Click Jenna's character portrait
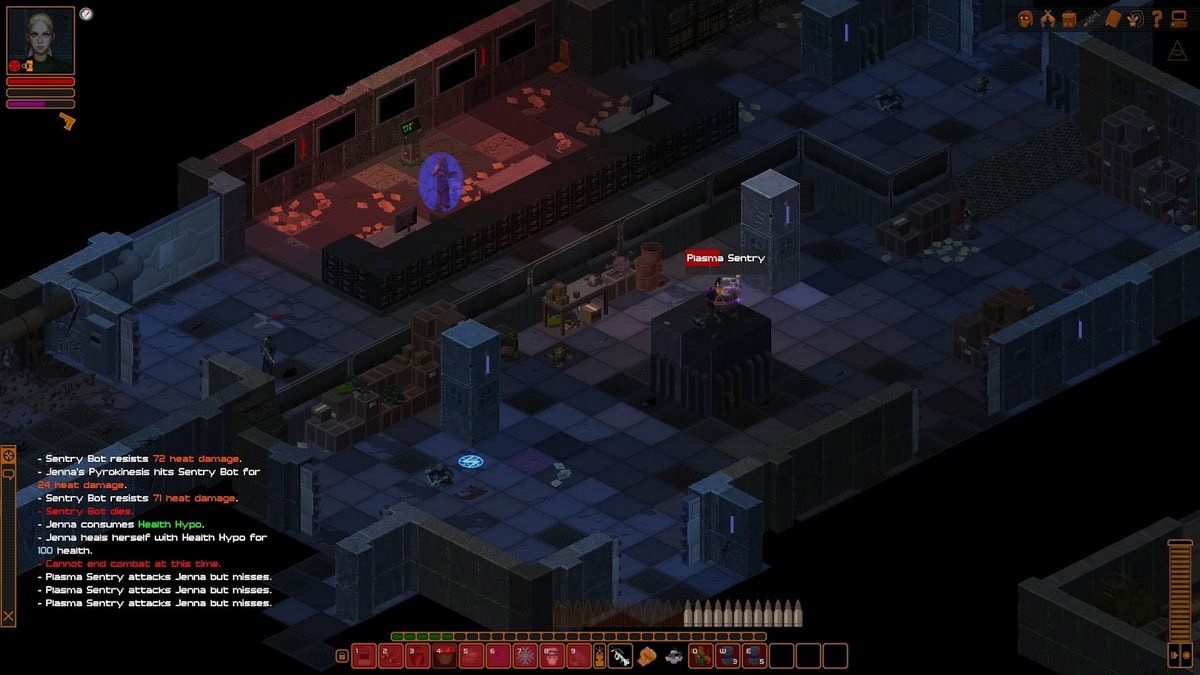This screenshot has height=675, width=1200. [41, 40]
